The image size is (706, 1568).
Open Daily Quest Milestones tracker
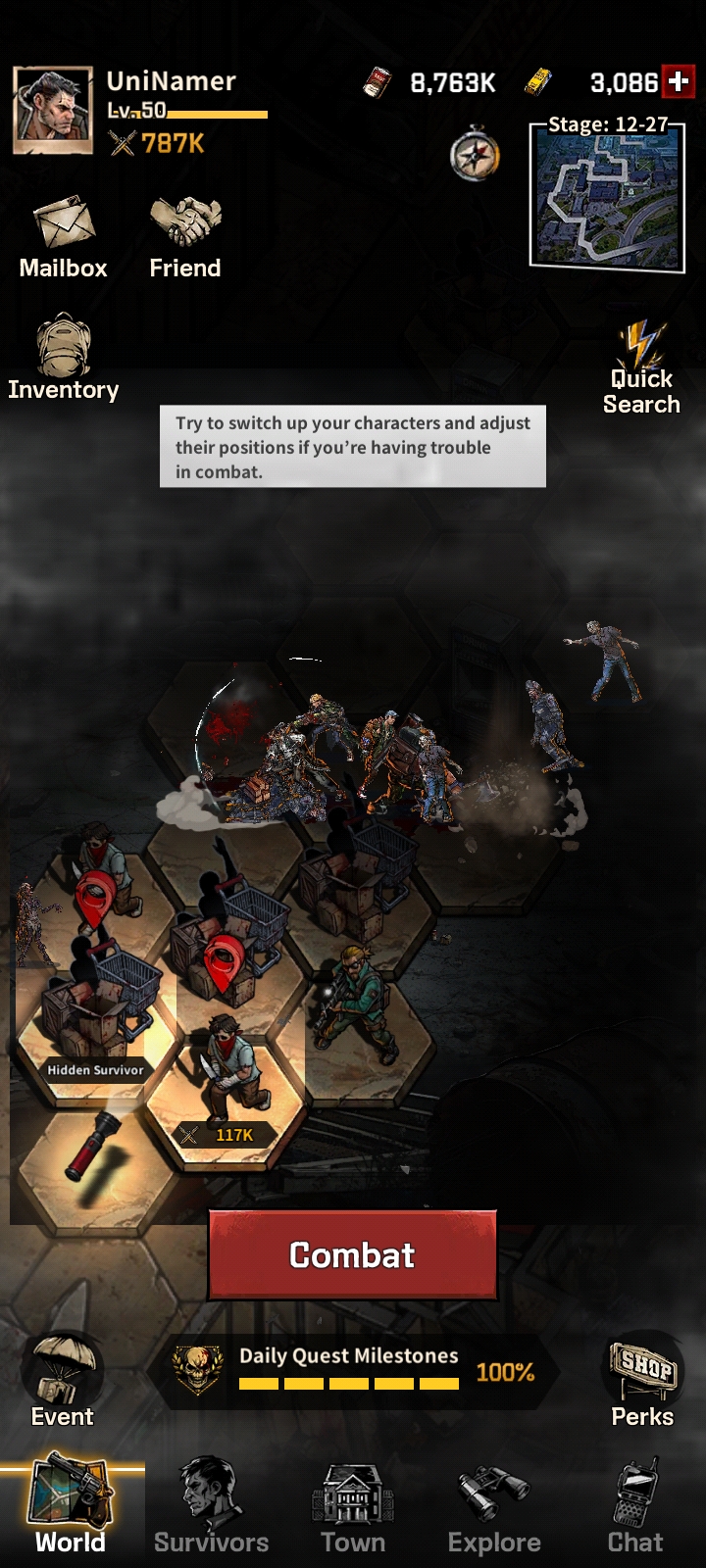coord(353,1371)
